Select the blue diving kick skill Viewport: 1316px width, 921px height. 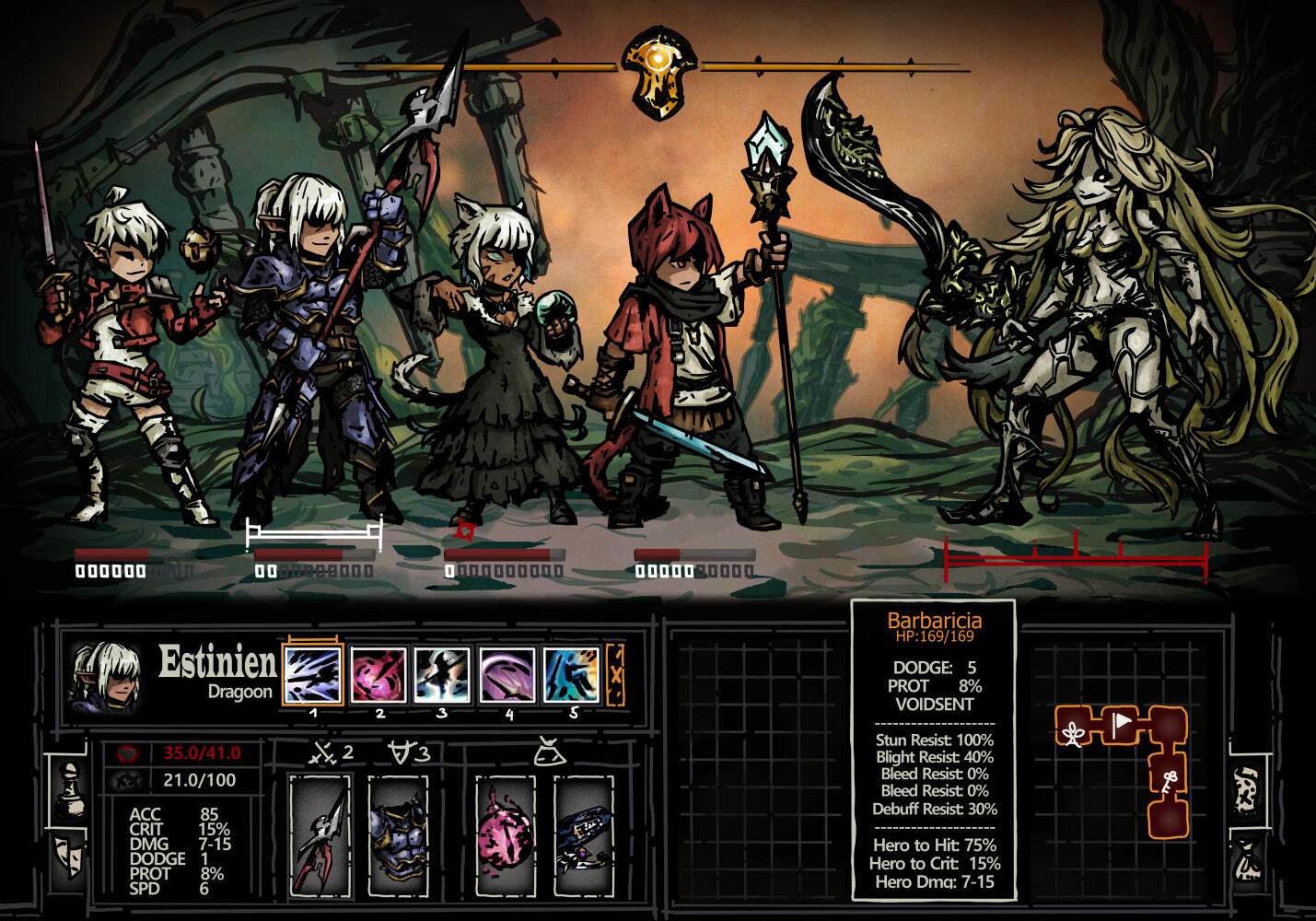pyautogui.click(x=572, y=675)
